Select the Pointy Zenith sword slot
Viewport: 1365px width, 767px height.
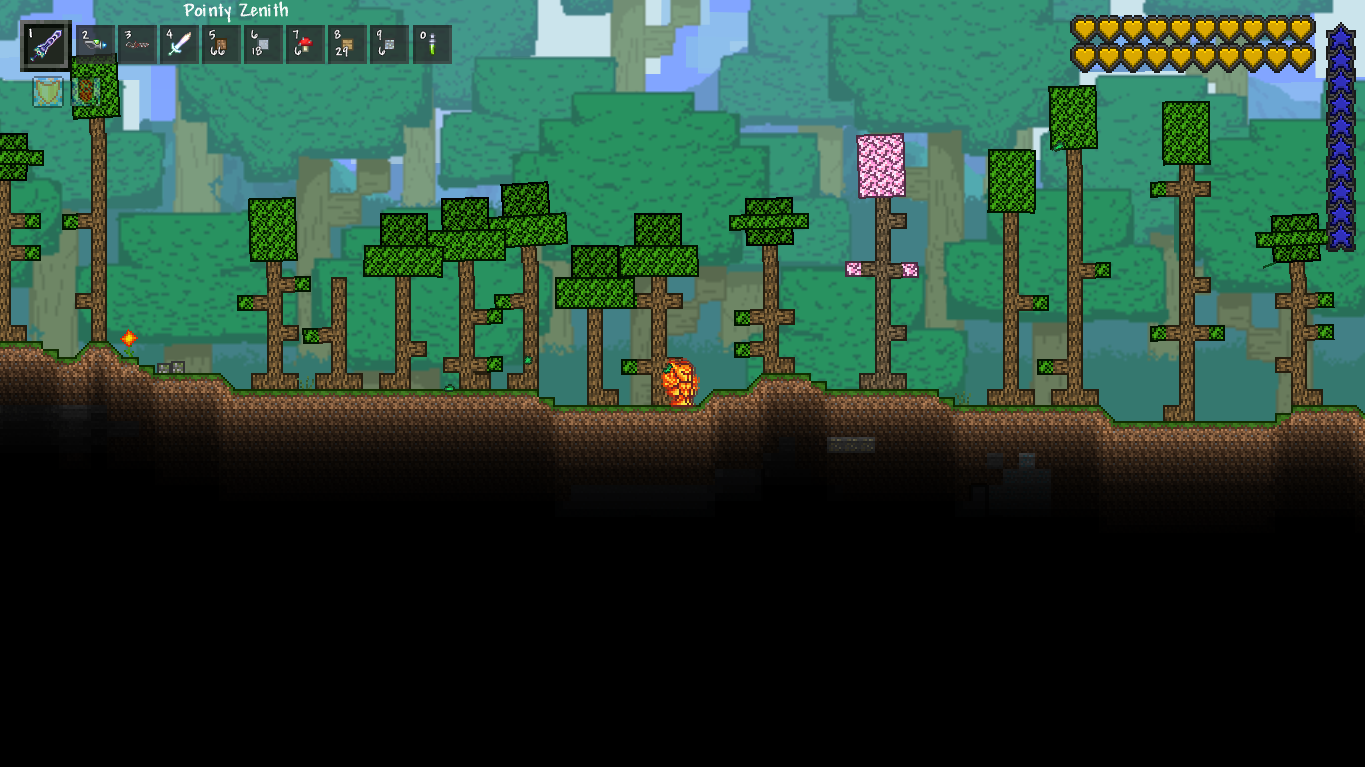point(46,45)
